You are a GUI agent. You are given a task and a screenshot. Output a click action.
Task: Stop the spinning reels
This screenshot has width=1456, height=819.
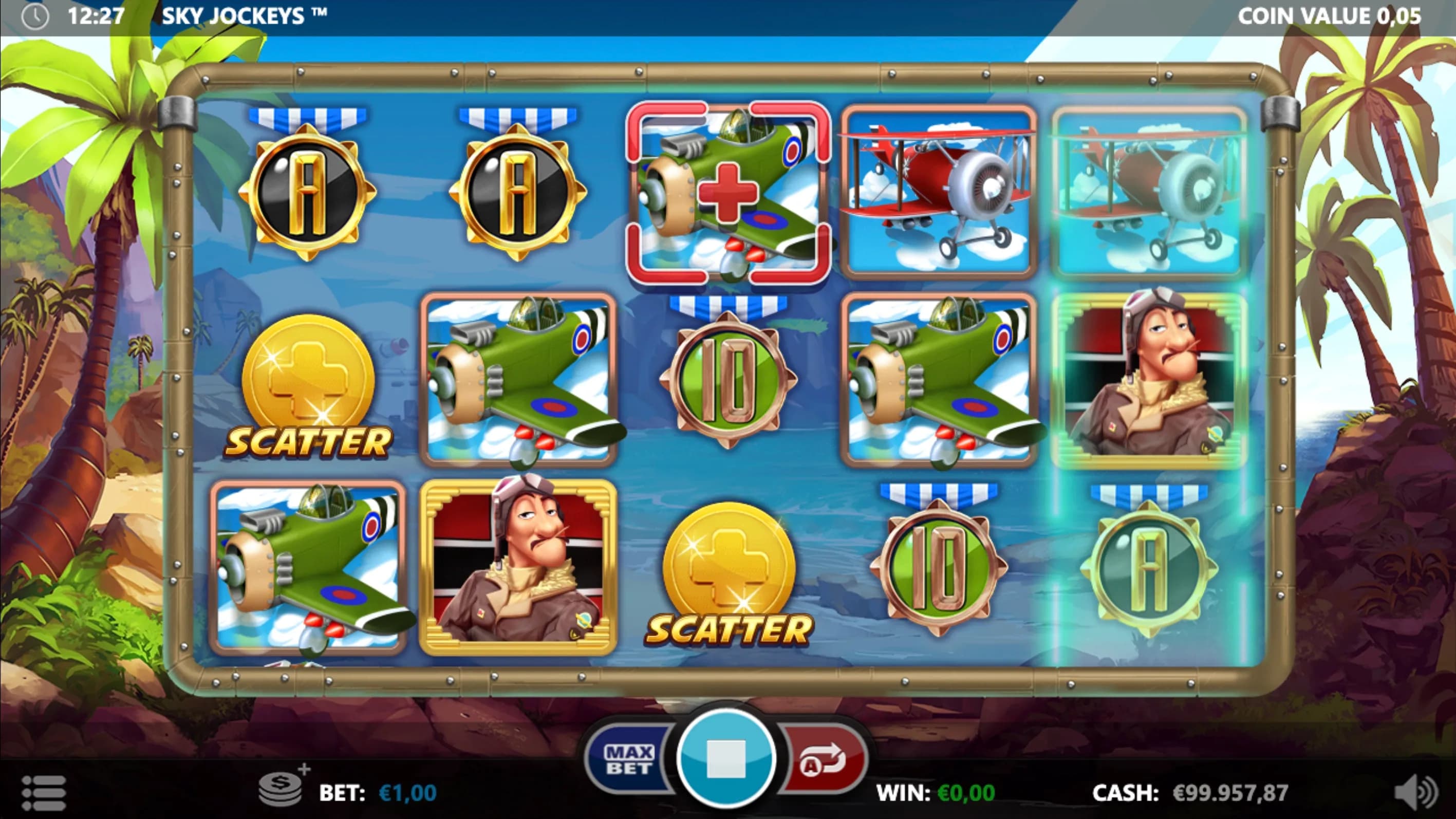click(726, 758)
